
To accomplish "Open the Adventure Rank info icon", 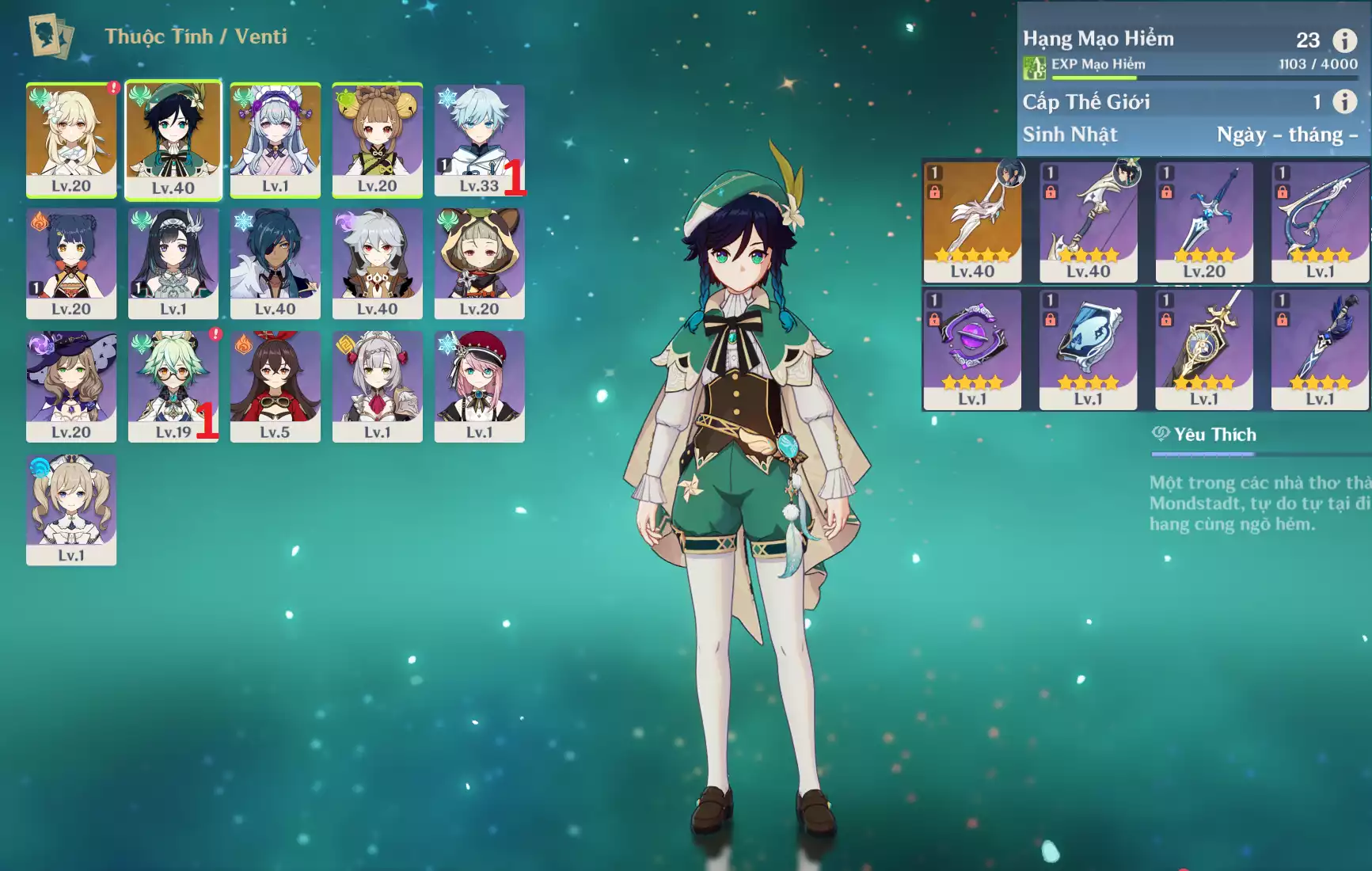I will pos(1344,40).
